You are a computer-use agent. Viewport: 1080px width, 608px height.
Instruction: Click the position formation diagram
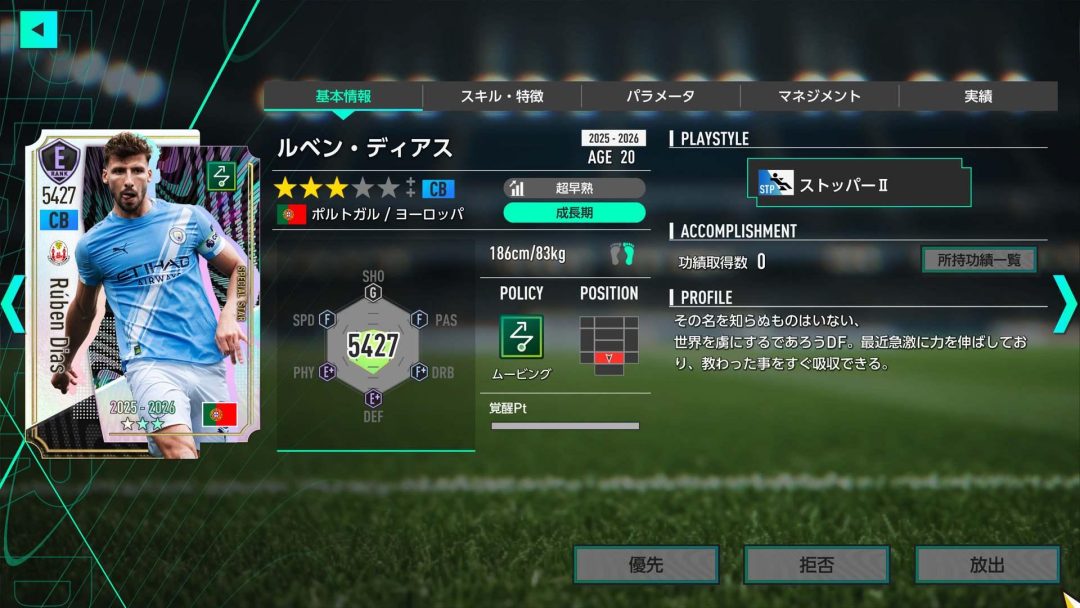(x=608, y=345)
